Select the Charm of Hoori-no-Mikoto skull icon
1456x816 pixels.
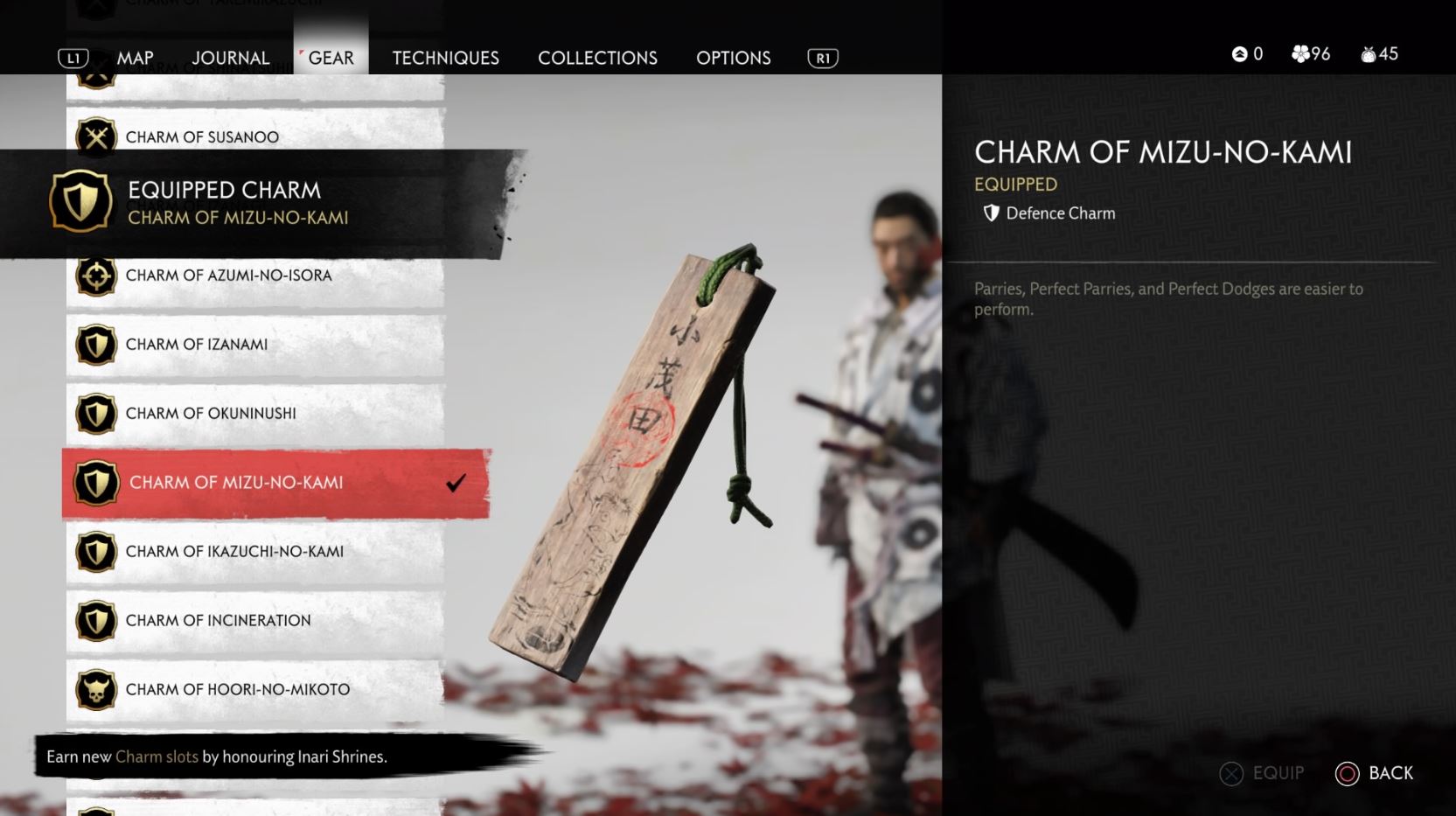tap(96, 689)
